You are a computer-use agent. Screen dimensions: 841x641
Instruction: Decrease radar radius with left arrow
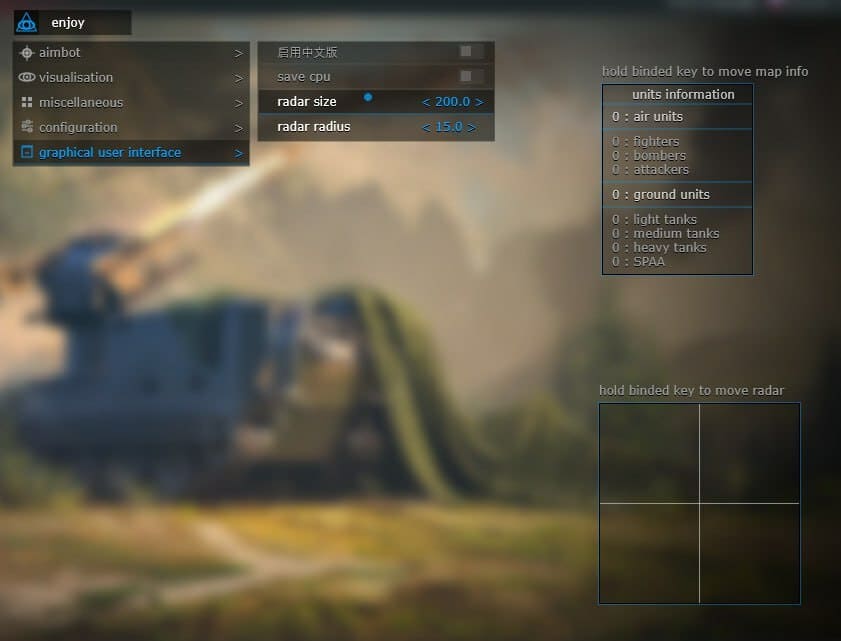click(426, 127)
